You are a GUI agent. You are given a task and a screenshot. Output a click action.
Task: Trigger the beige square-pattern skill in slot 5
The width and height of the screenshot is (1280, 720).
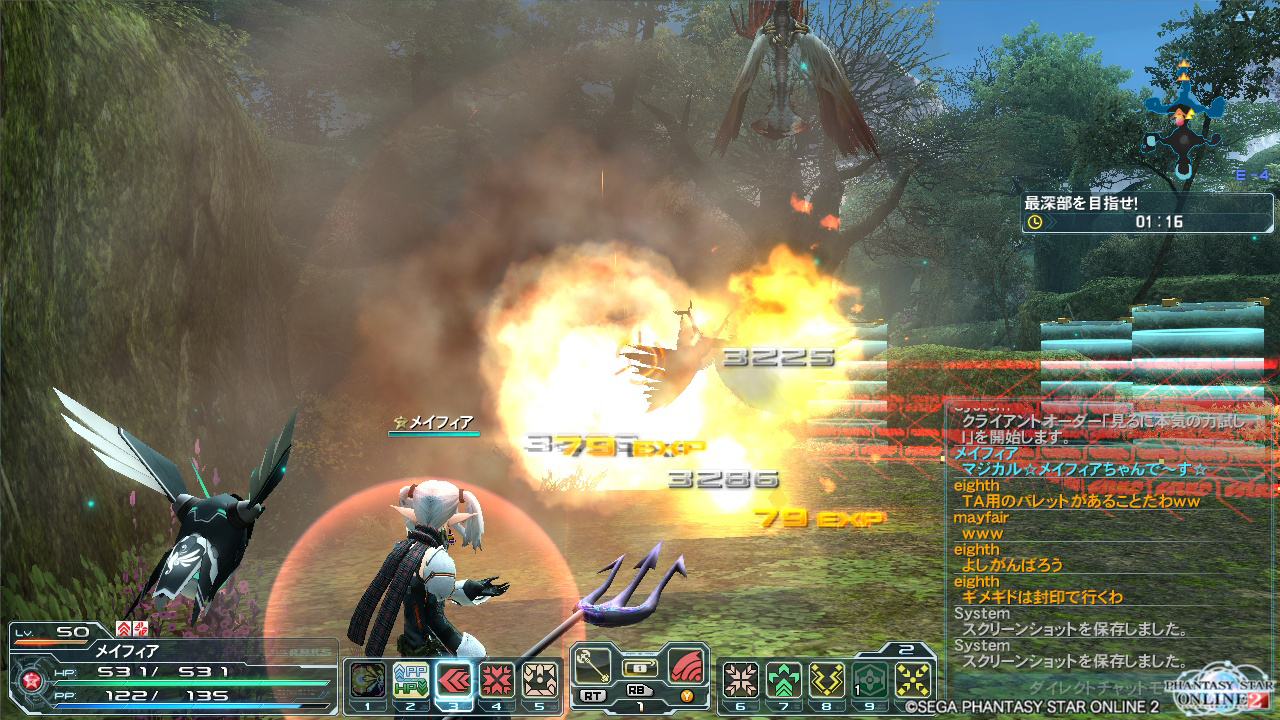[540, 679]
